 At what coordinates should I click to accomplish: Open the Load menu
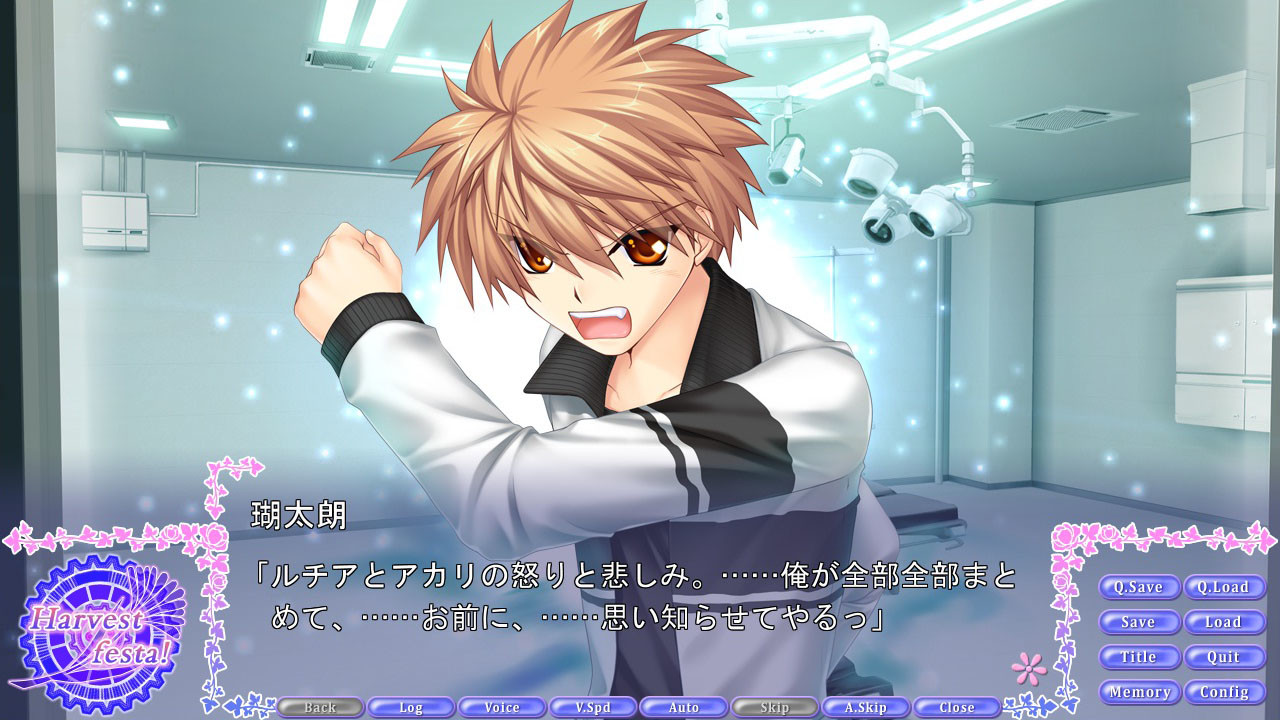tap(1224, 622)
